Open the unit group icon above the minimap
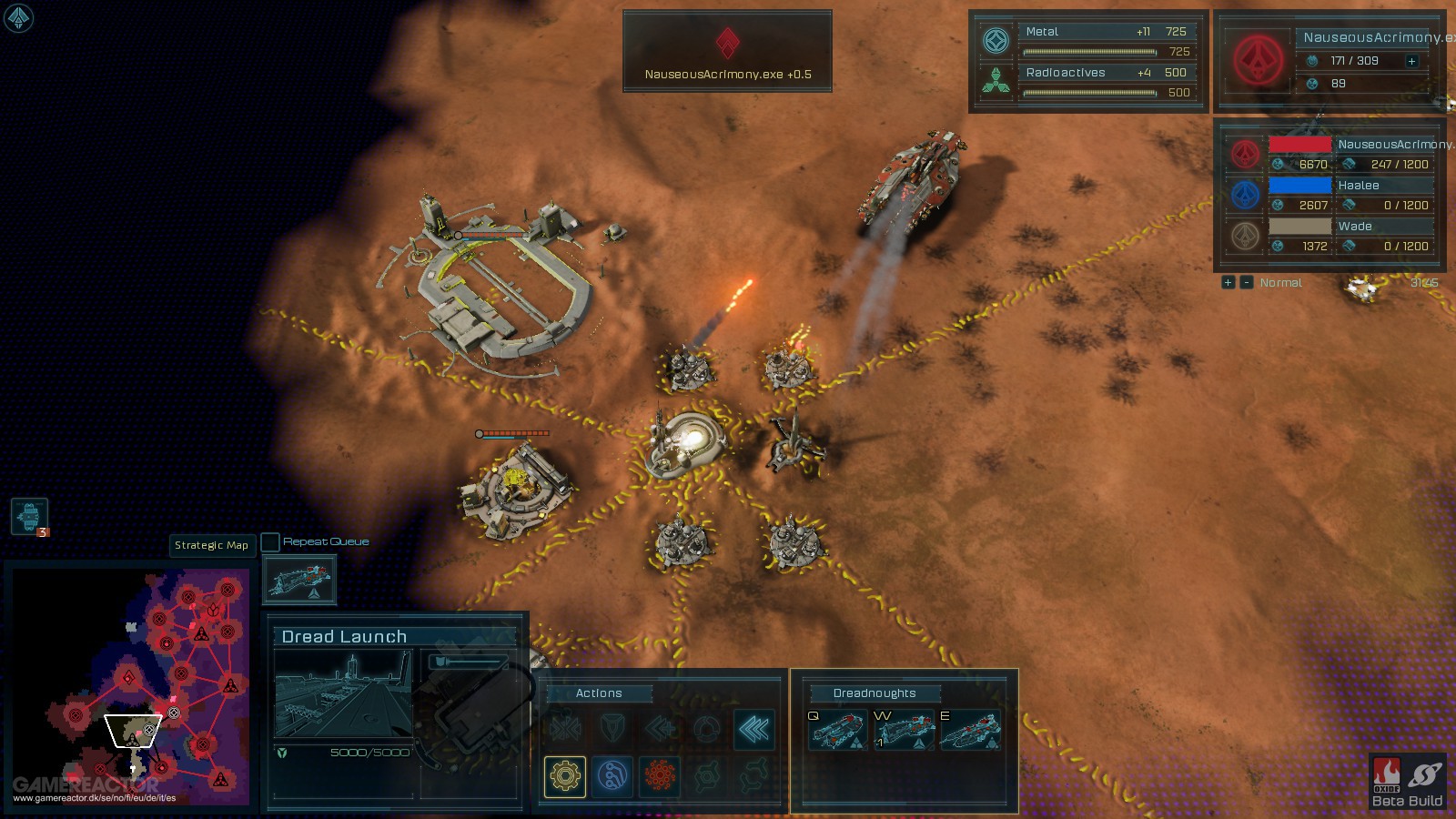Image resolution: width=1456 pixels, height=819 pixels. 27,516
